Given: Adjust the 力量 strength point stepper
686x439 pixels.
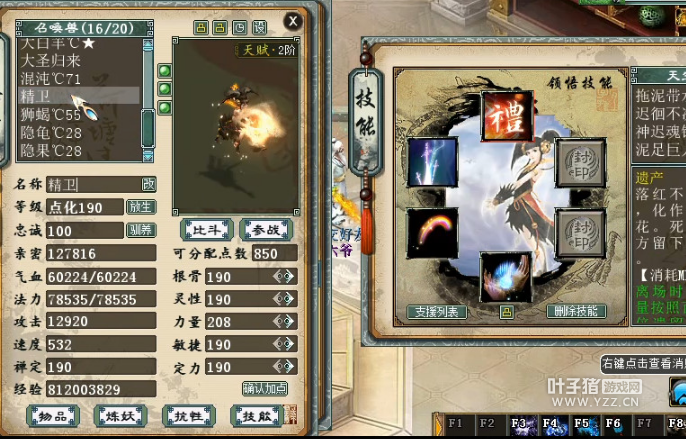Looking at the screenshot, I should click(x=284, y=322).
